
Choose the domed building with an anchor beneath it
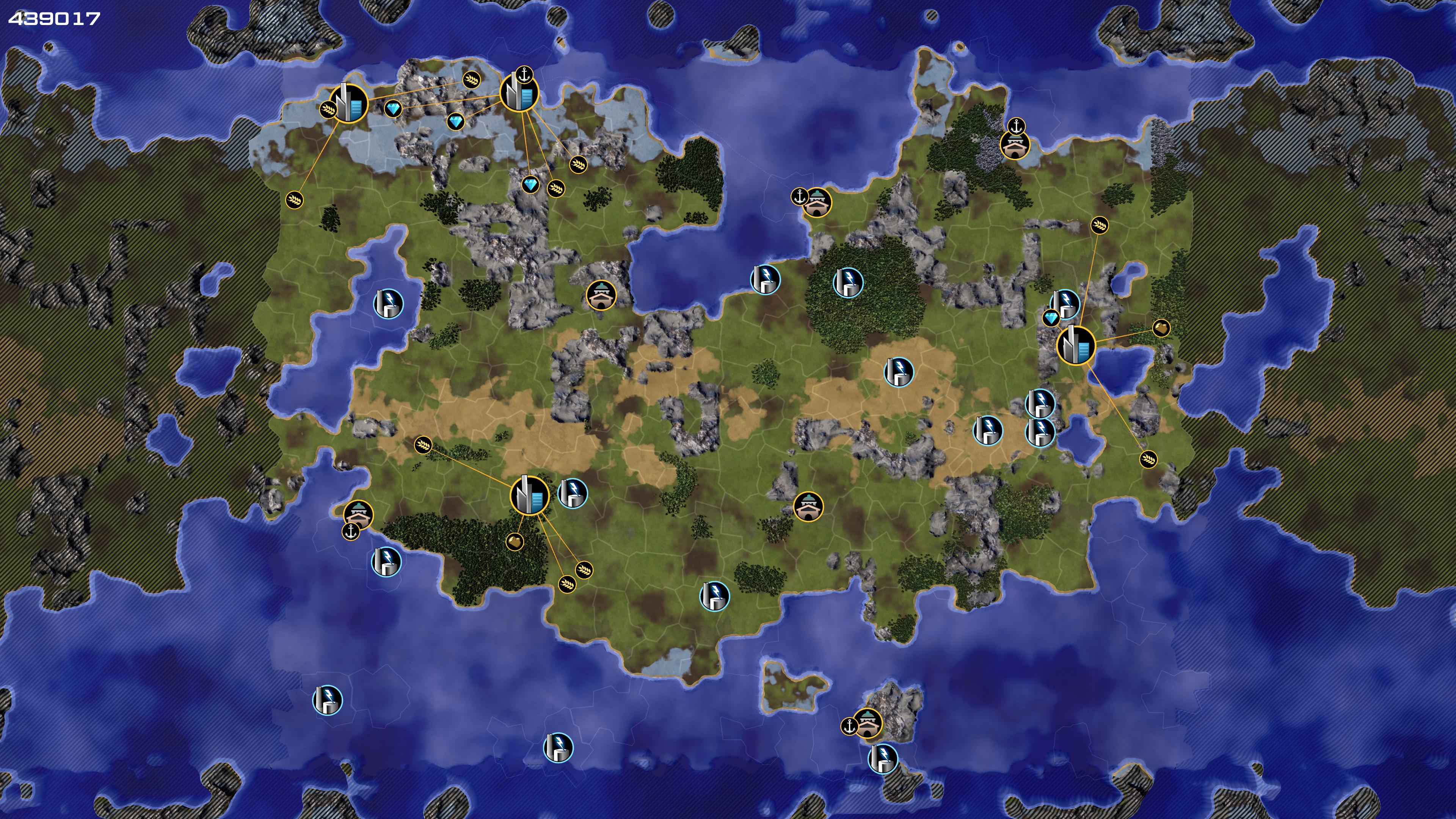pos(358,514)
